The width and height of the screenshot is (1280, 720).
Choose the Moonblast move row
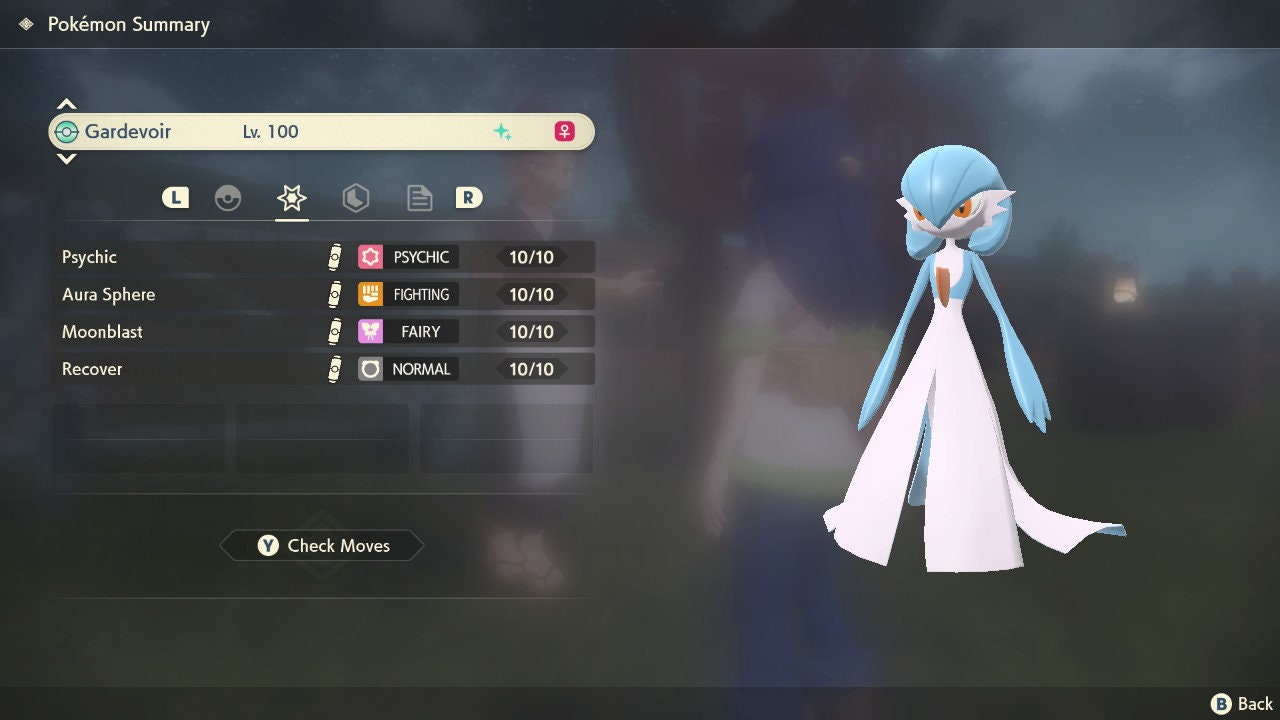click(x=322, y=331)
